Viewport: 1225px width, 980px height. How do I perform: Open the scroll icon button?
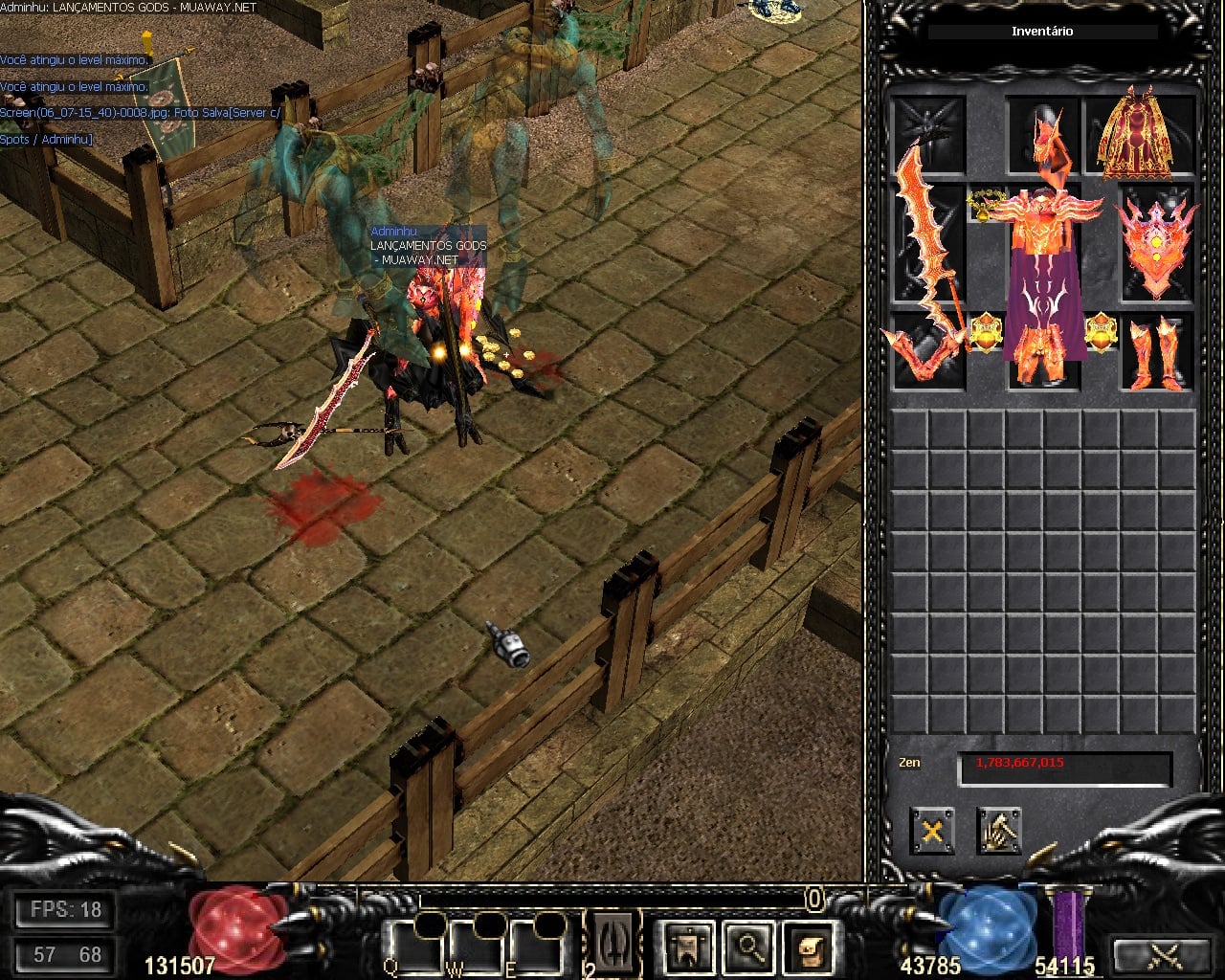click(x=809, y=947)
